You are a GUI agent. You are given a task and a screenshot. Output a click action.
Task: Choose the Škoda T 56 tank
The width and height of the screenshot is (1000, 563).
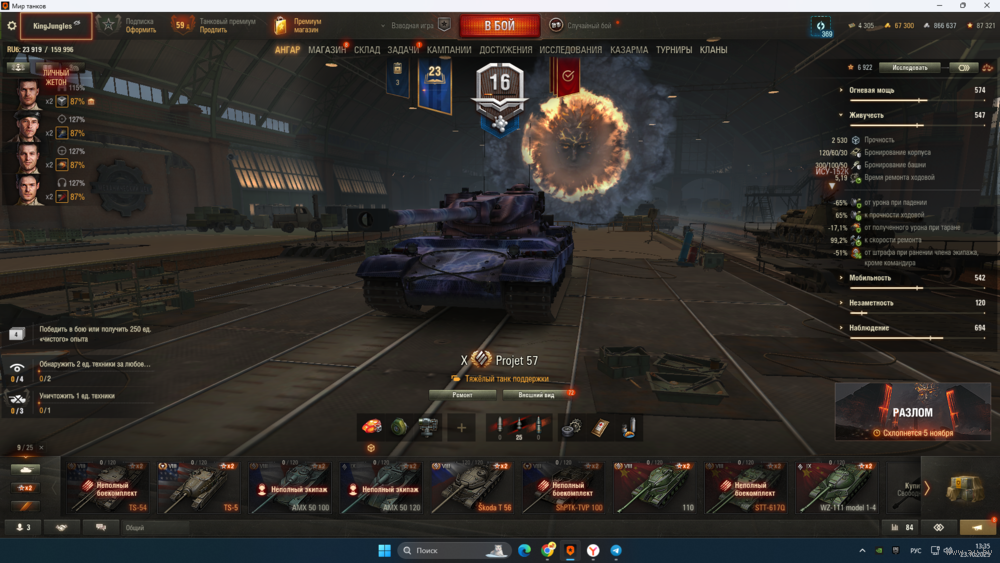[x=473, y=487]
